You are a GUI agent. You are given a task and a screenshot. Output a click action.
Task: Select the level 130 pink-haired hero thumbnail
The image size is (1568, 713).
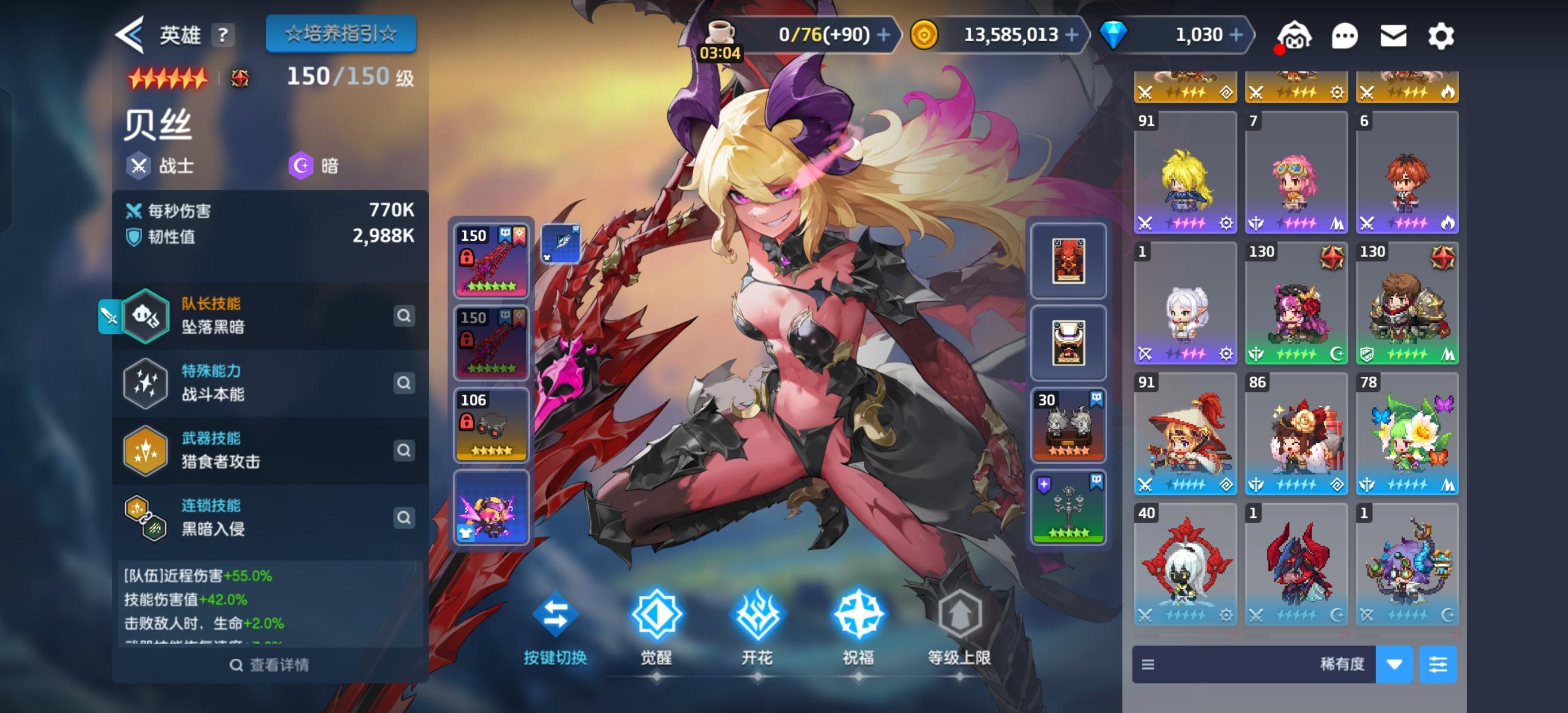tap(1296, 305)
